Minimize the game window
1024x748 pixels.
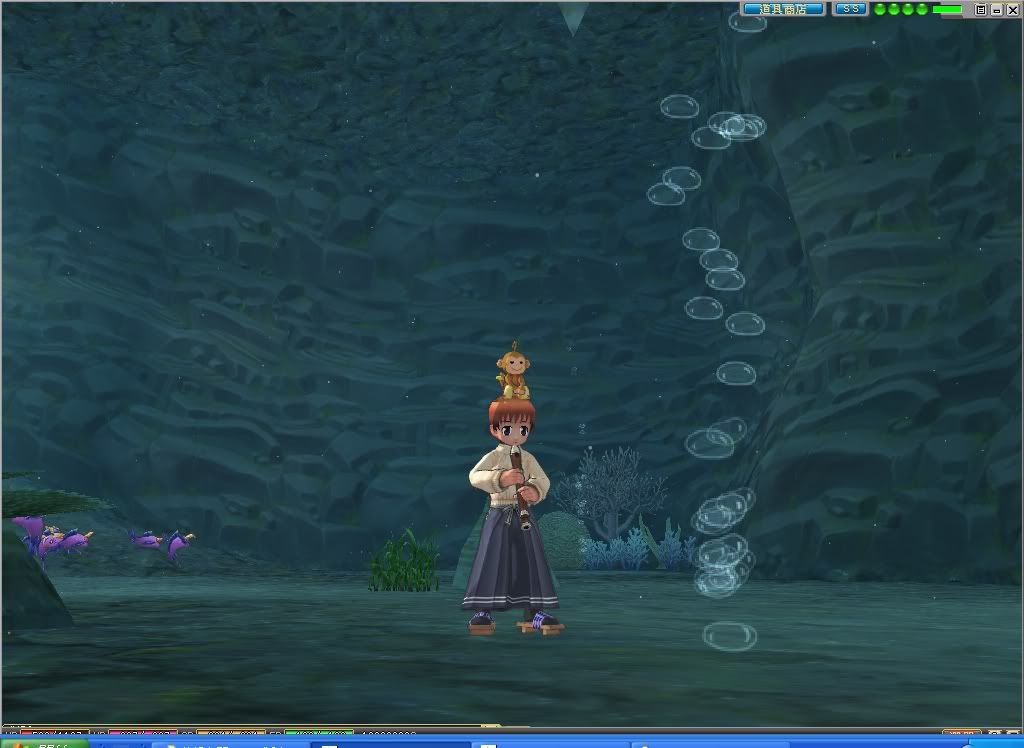pyautogui.click(x=996, y=9)
